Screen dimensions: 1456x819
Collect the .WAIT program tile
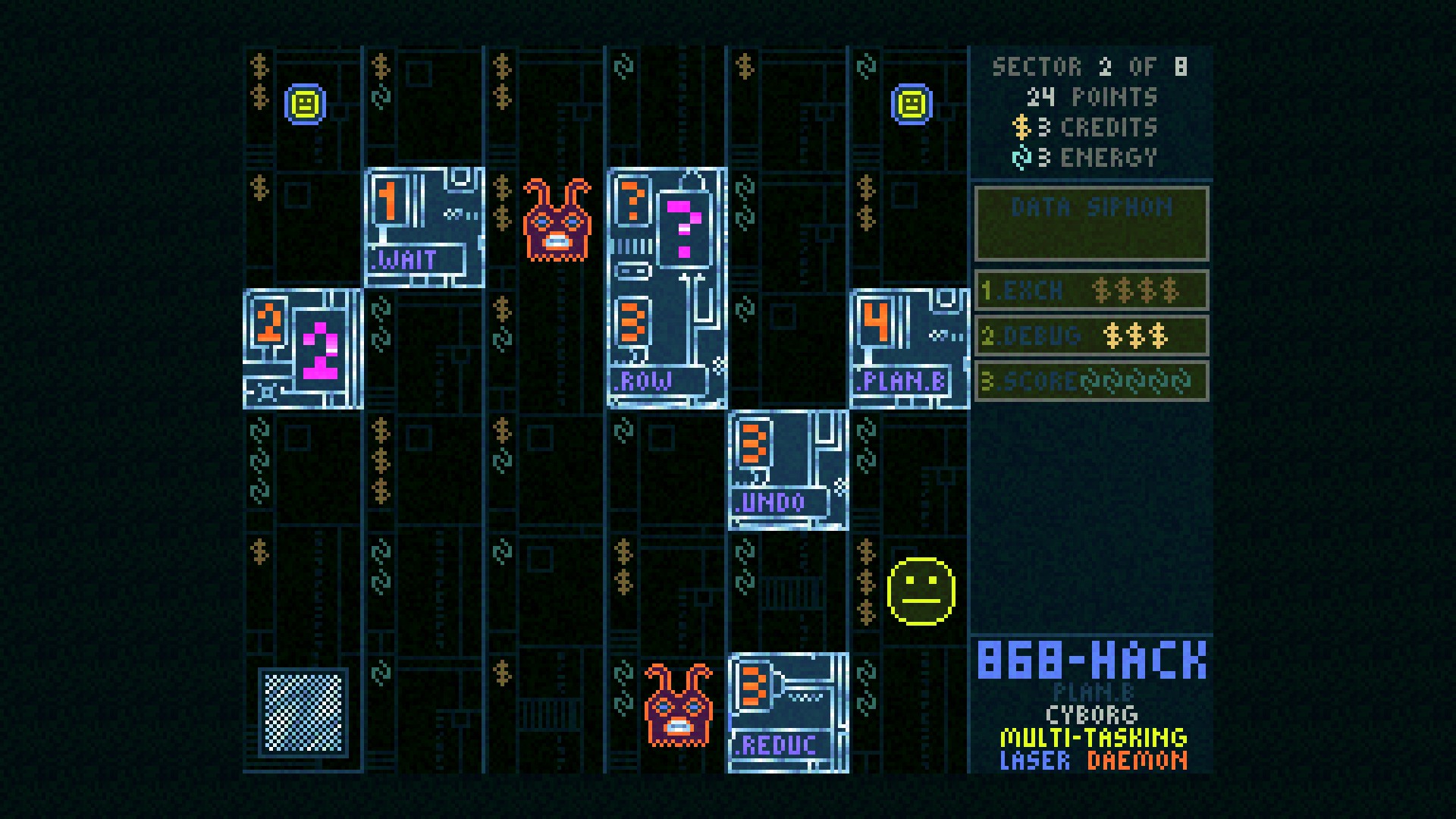point(425,227)
